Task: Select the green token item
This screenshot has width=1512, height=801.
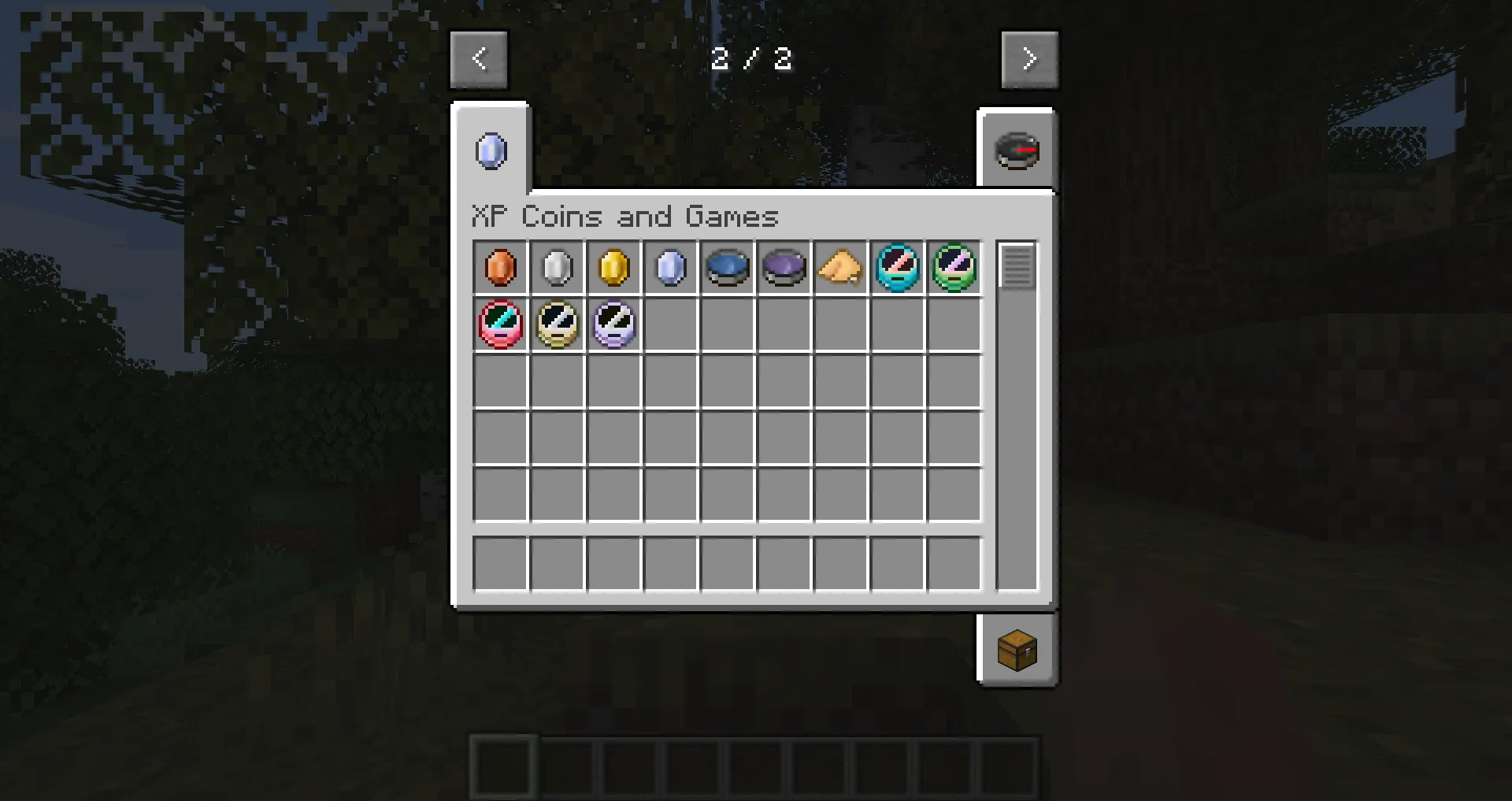Action: (954, 268)
